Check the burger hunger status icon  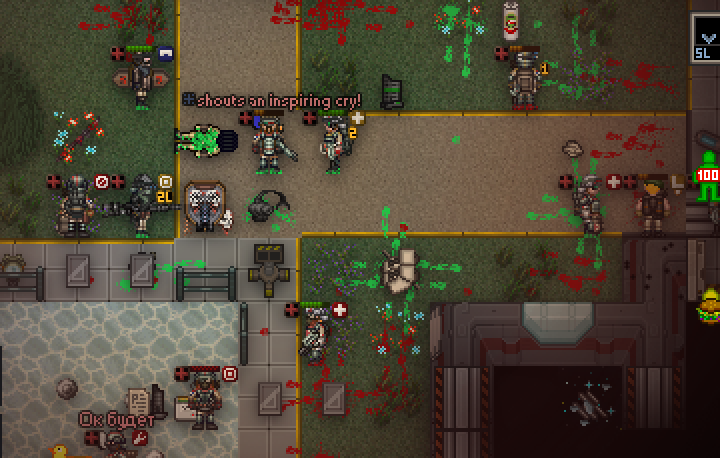710,303
